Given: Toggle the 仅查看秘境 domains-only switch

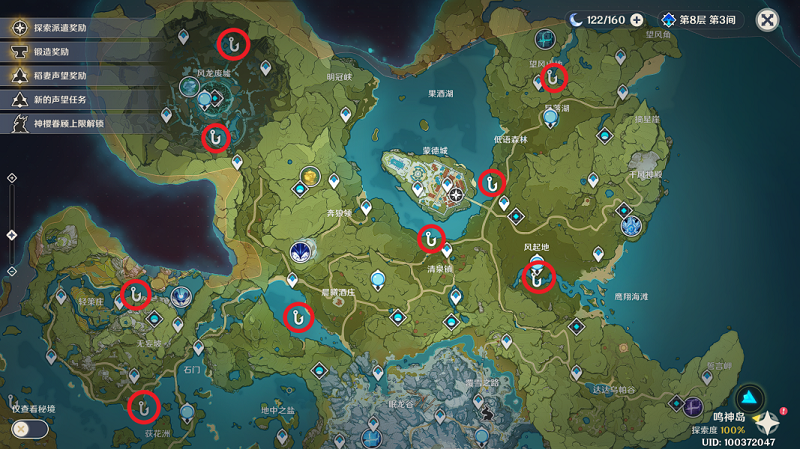Looking at the screenshot, I should click(x=30, y=428).
